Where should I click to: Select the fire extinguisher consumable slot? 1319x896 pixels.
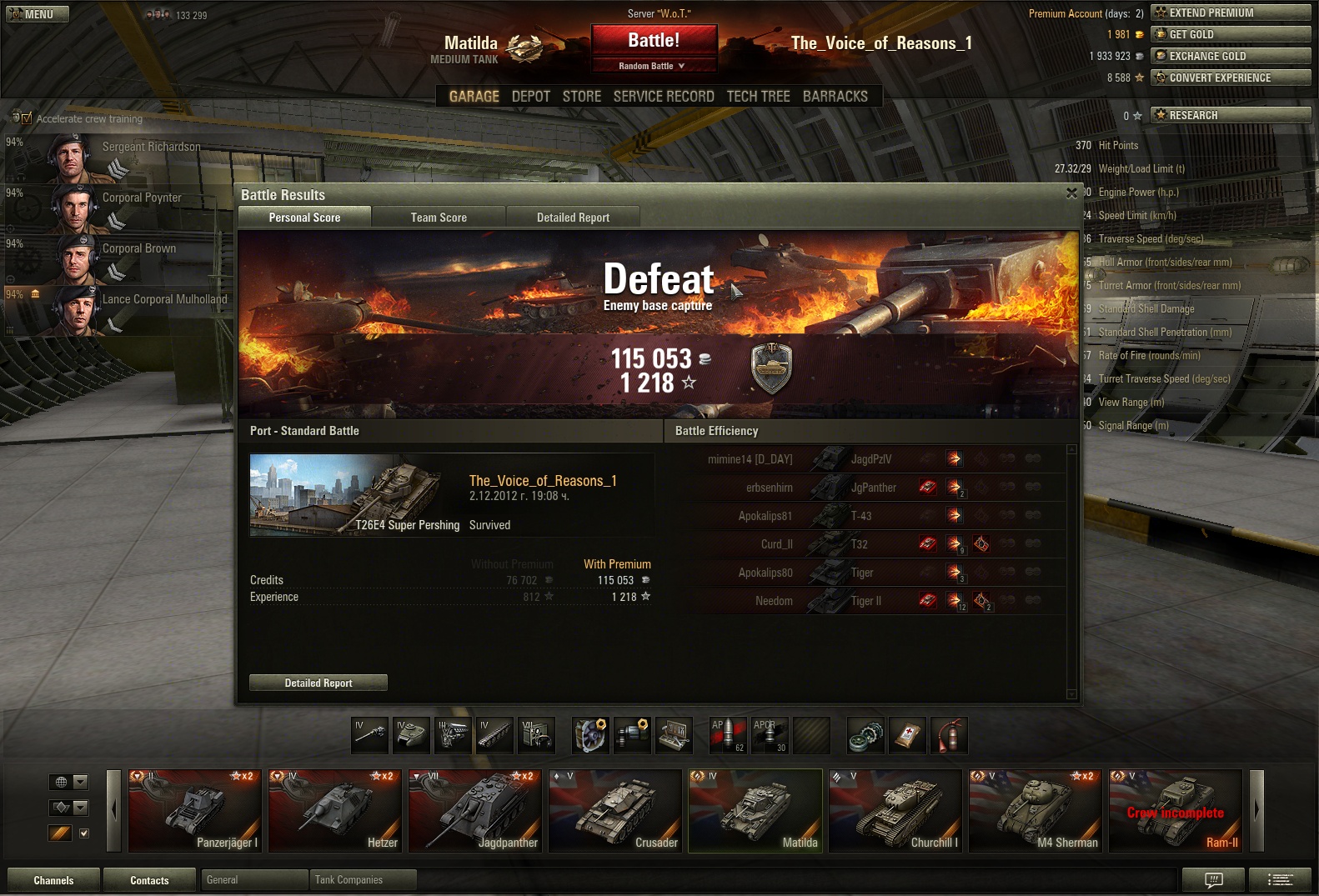tap(950, 735)
